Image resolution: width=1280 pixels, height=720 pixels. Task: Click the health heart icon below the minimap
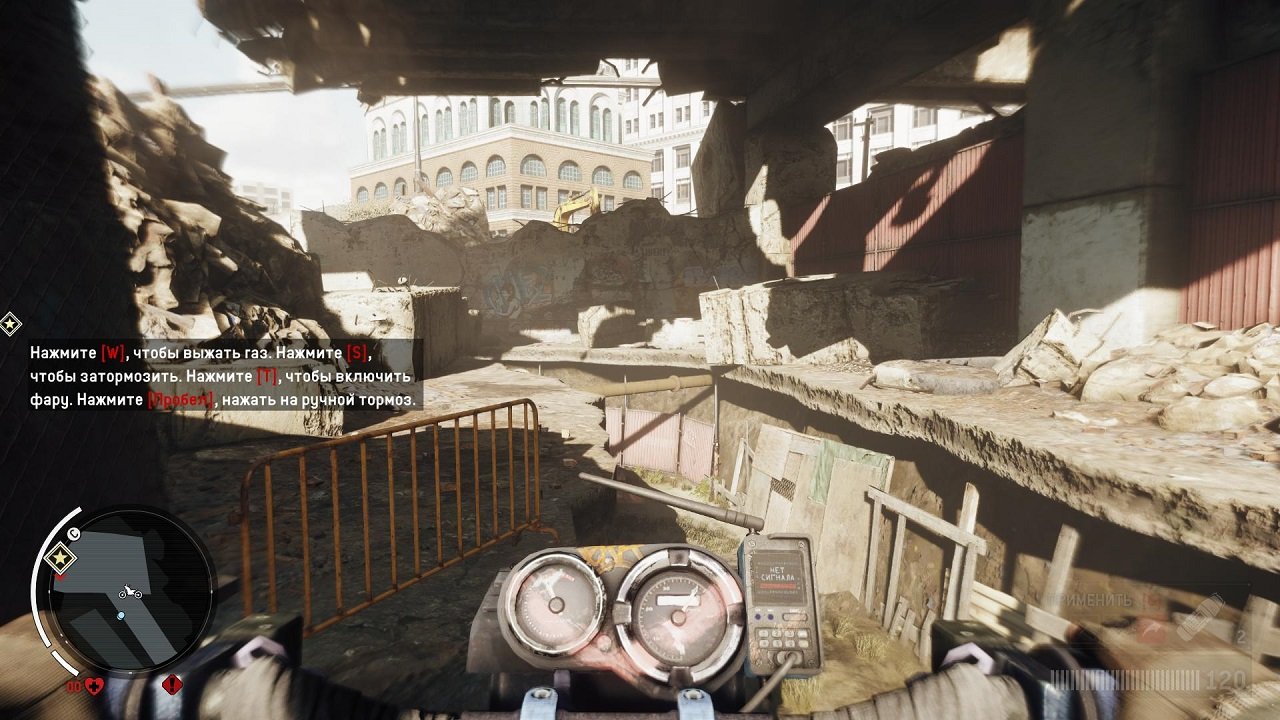pos(93,685)
